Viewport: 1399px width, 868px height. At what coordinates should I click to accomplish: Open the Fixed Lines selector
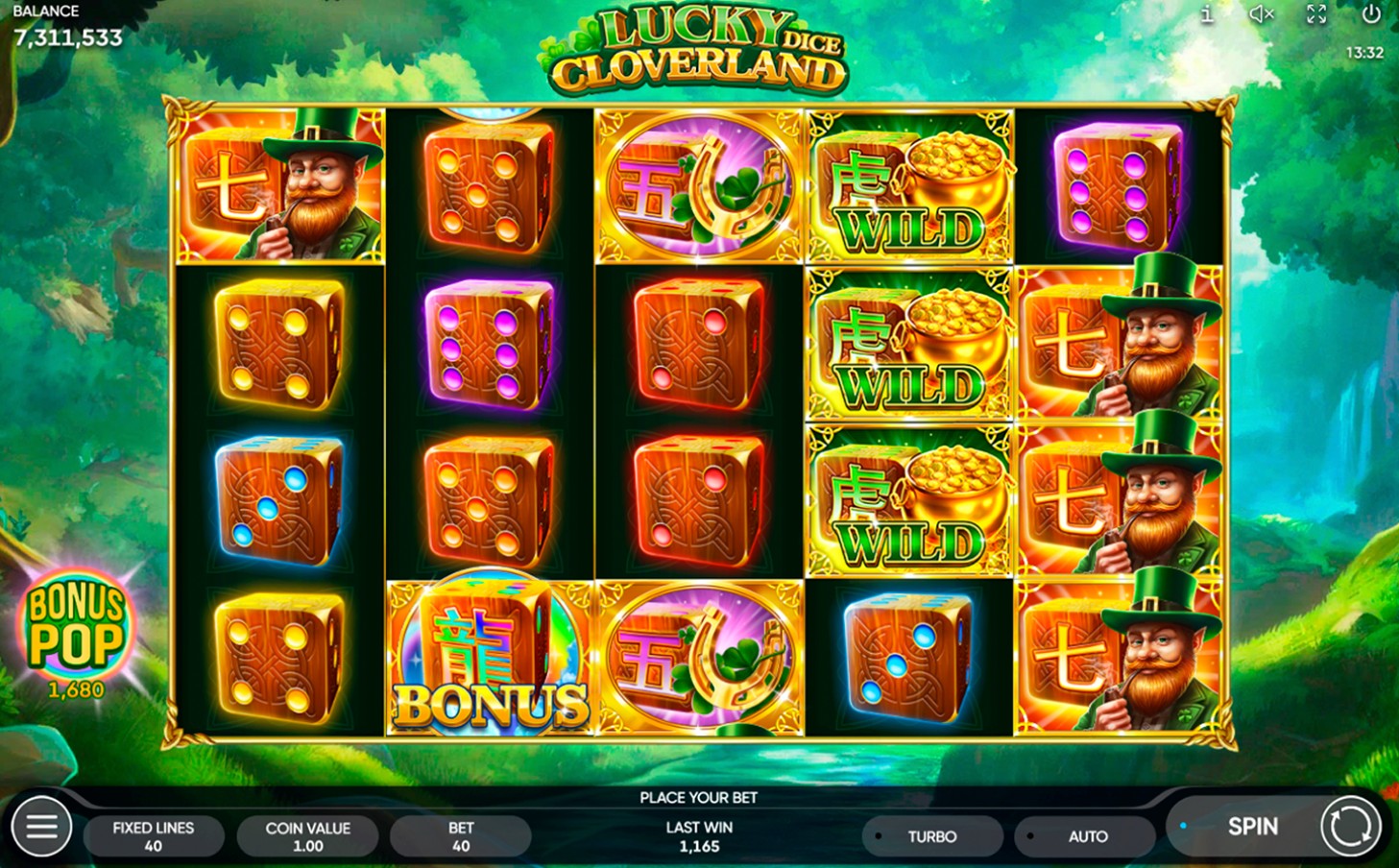pyautogui.click(x=154, y=835)
